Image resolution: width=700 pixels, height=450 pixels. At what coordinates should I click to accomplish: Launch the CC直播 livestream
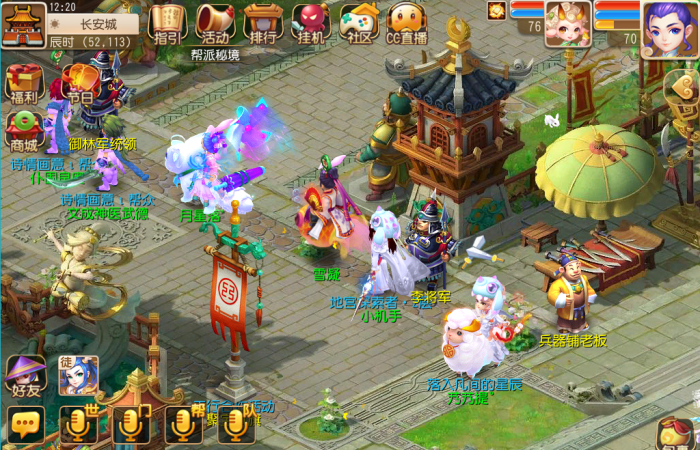pos(407,22)
